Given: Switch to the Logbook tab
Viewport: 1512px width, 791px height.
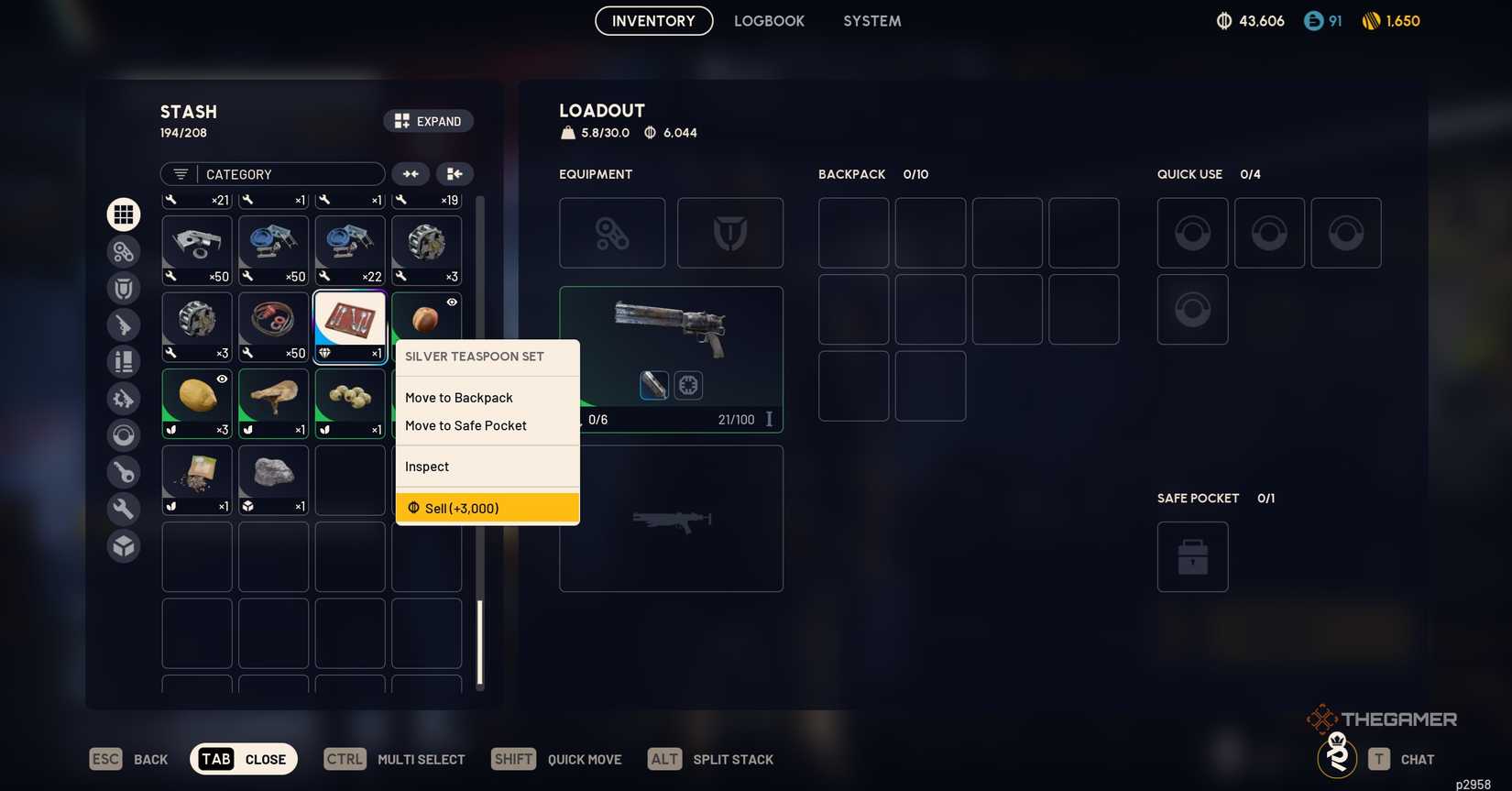Looking at the screenshot, I should [769, 20].
